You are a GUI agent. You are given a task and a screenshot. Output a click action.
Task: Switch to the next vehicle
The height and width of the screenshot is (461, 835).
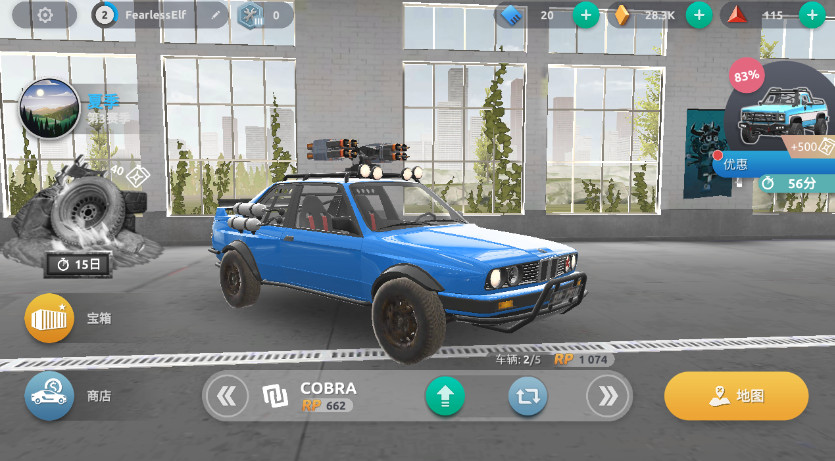607,397
